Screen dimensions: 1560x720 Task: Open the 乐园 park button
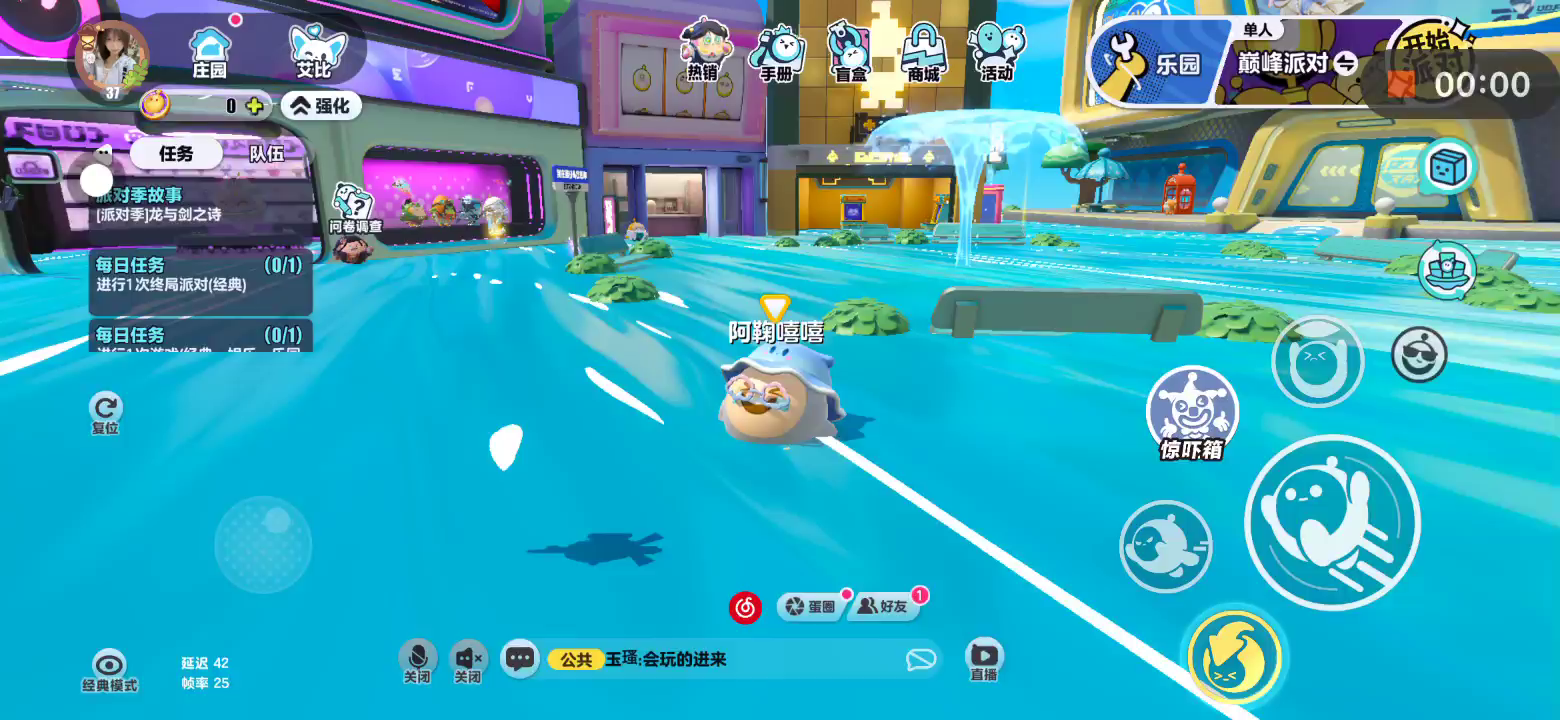pyautogui.click(x=1160, y=63)
